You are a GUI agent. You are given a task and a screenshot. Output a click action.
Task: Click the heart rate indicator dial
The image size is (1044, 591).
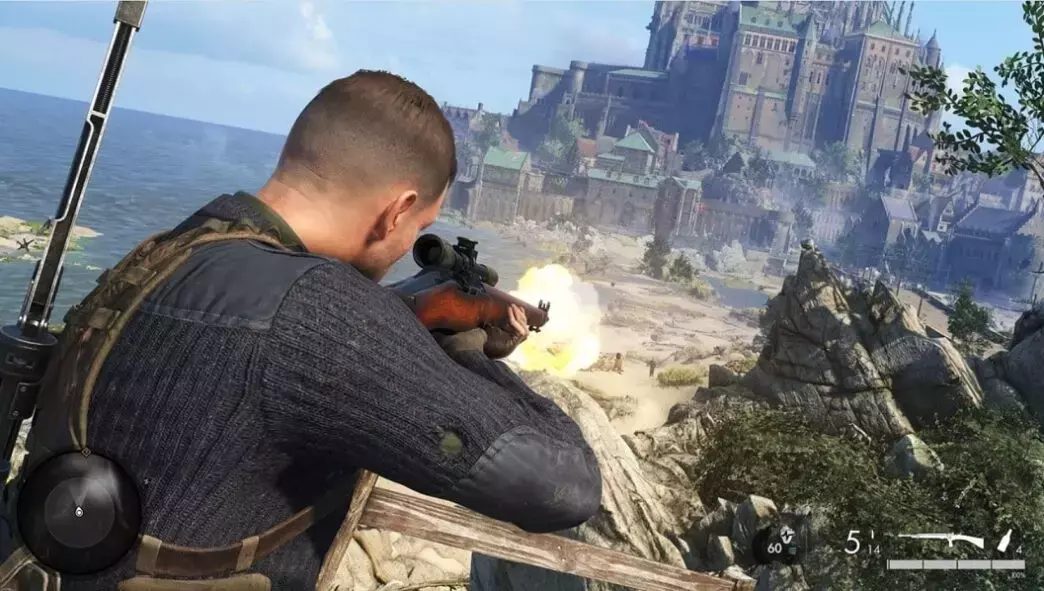[779, 545]
